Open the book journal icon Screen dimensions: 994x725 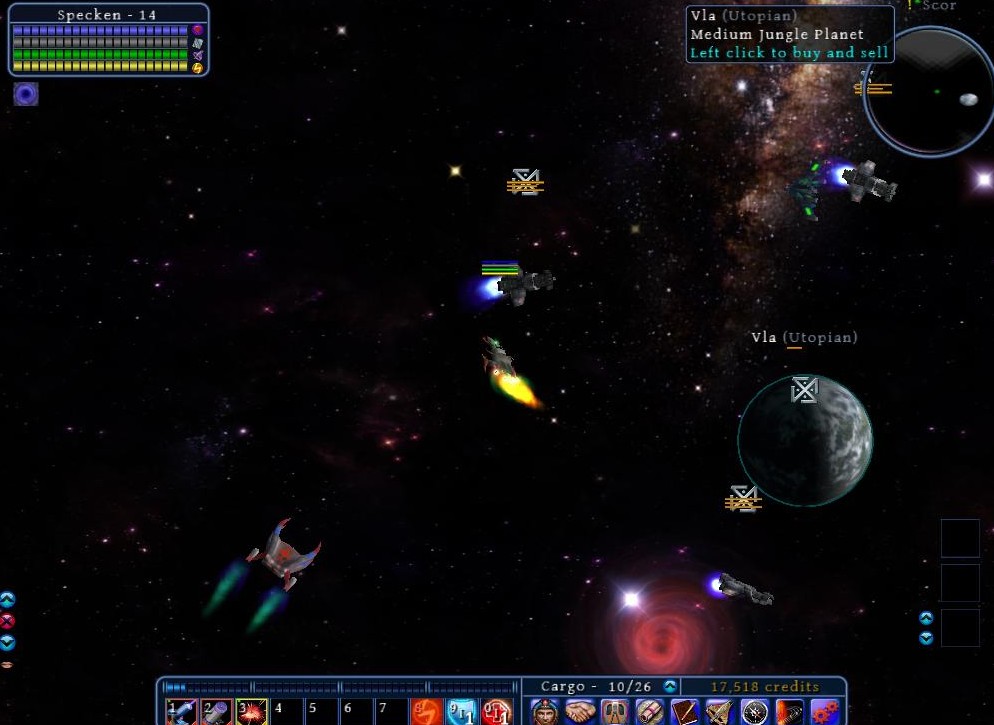(685, 712)
